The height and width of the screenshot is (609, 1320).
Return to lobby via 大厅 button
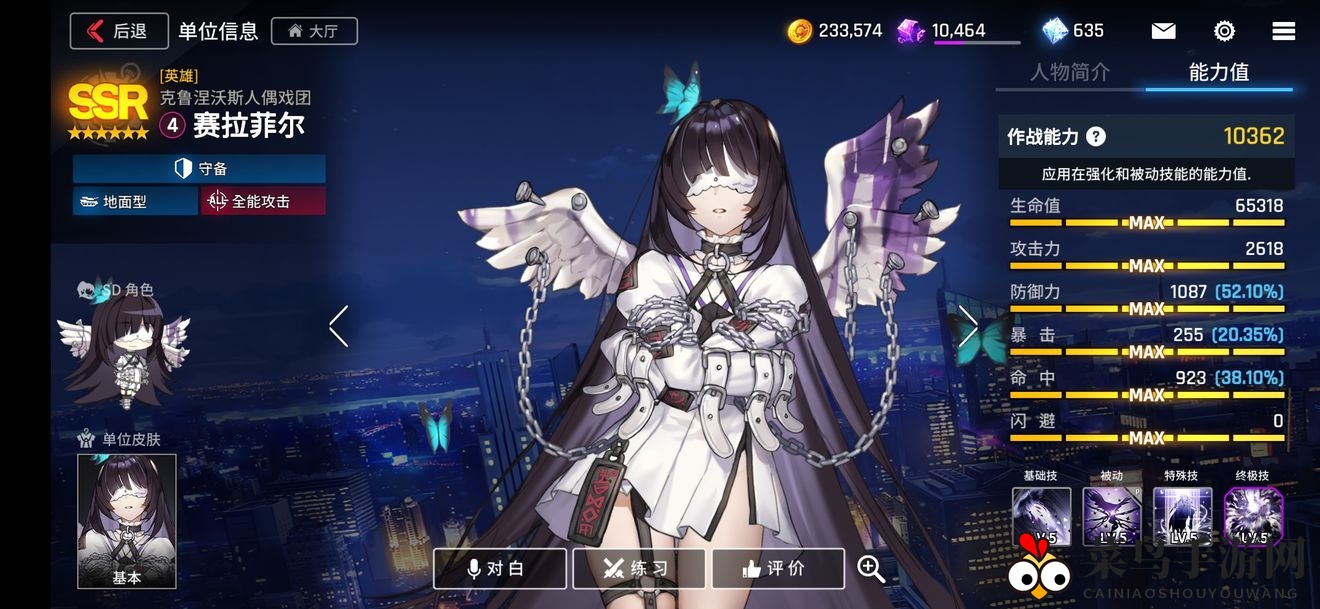314,31
